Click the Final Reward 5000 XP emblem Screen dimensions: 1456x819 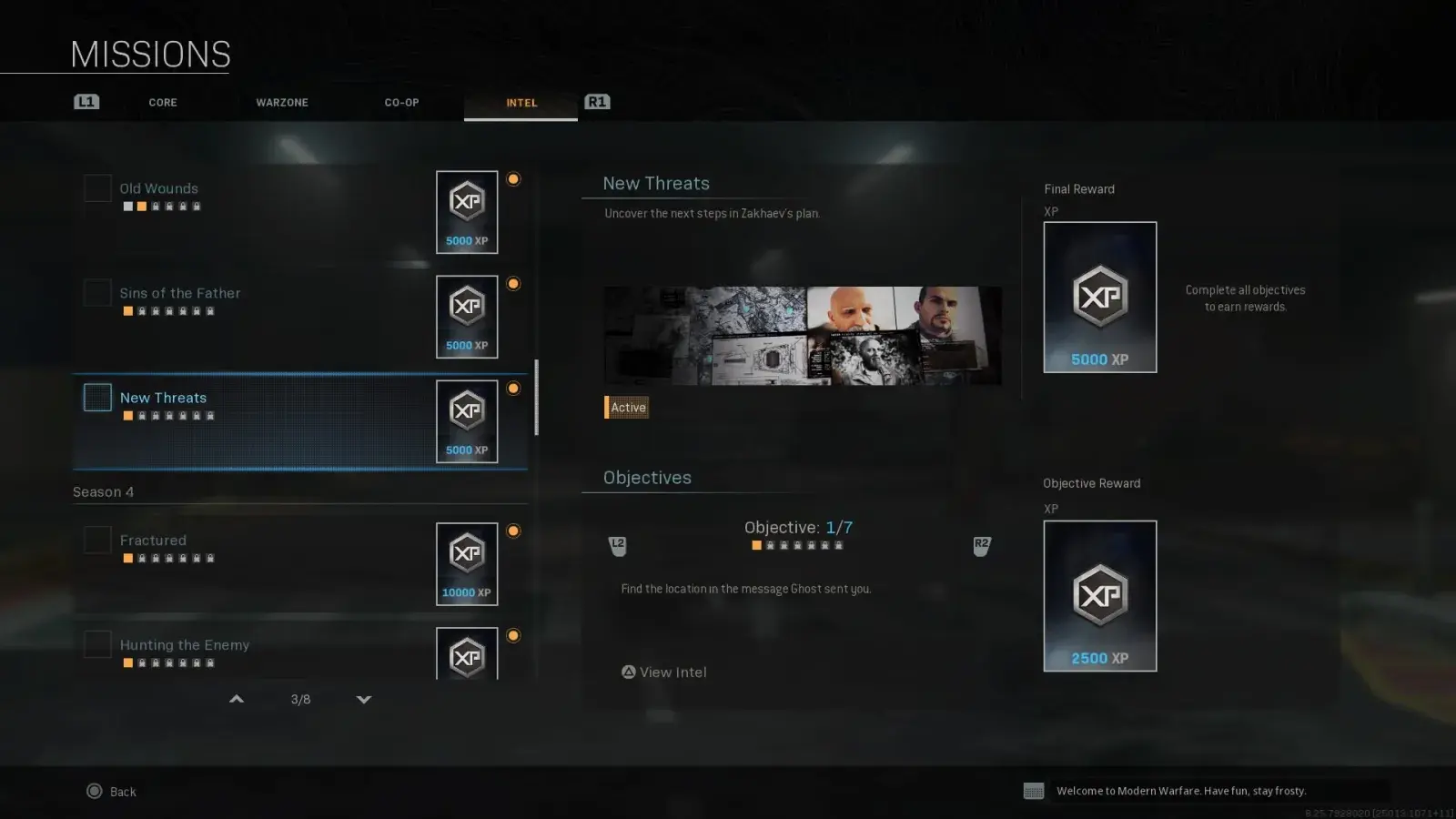coord(1099,296)
